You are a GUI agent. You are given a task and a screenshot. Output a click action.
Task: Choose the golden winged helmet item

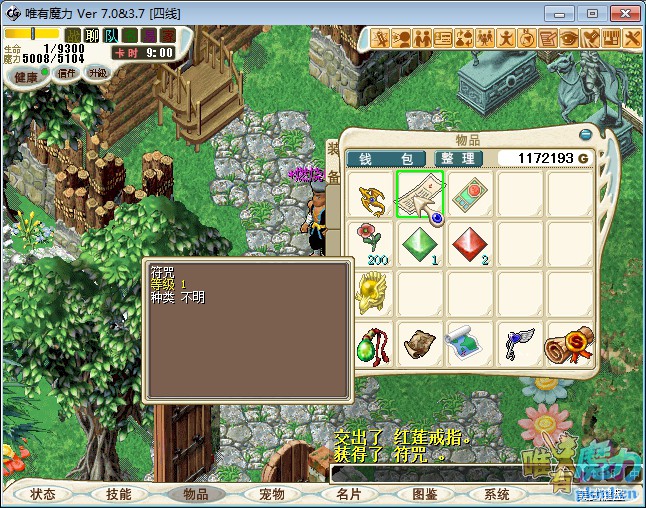pyautogui.click(x=371, y=292)
